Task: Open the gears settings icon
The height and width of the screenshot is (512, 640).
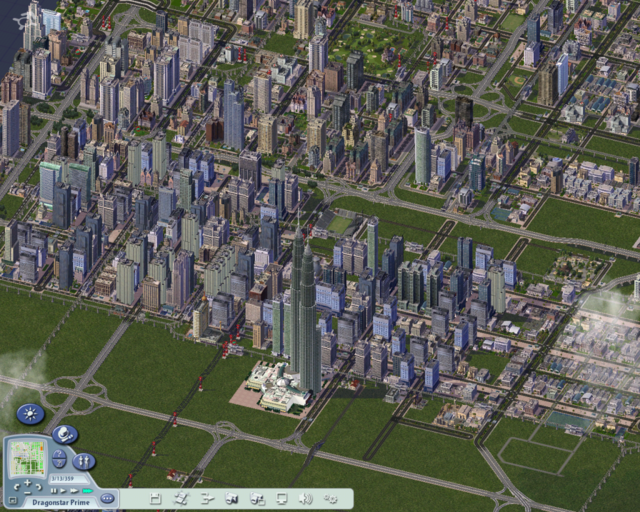Action: pos(331,497)
